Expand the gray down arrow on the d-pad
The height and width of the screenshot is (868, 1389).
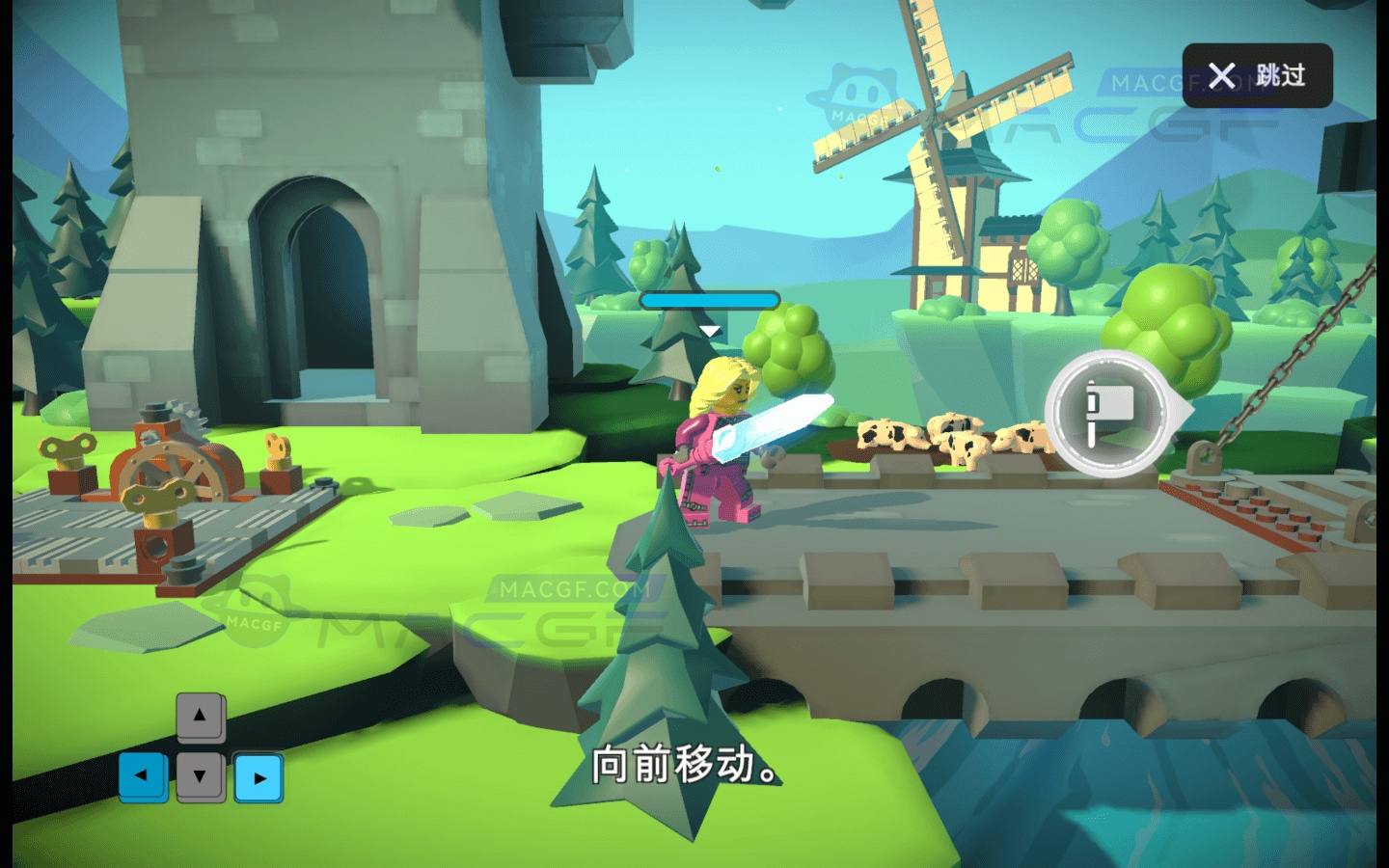[200, 774]
